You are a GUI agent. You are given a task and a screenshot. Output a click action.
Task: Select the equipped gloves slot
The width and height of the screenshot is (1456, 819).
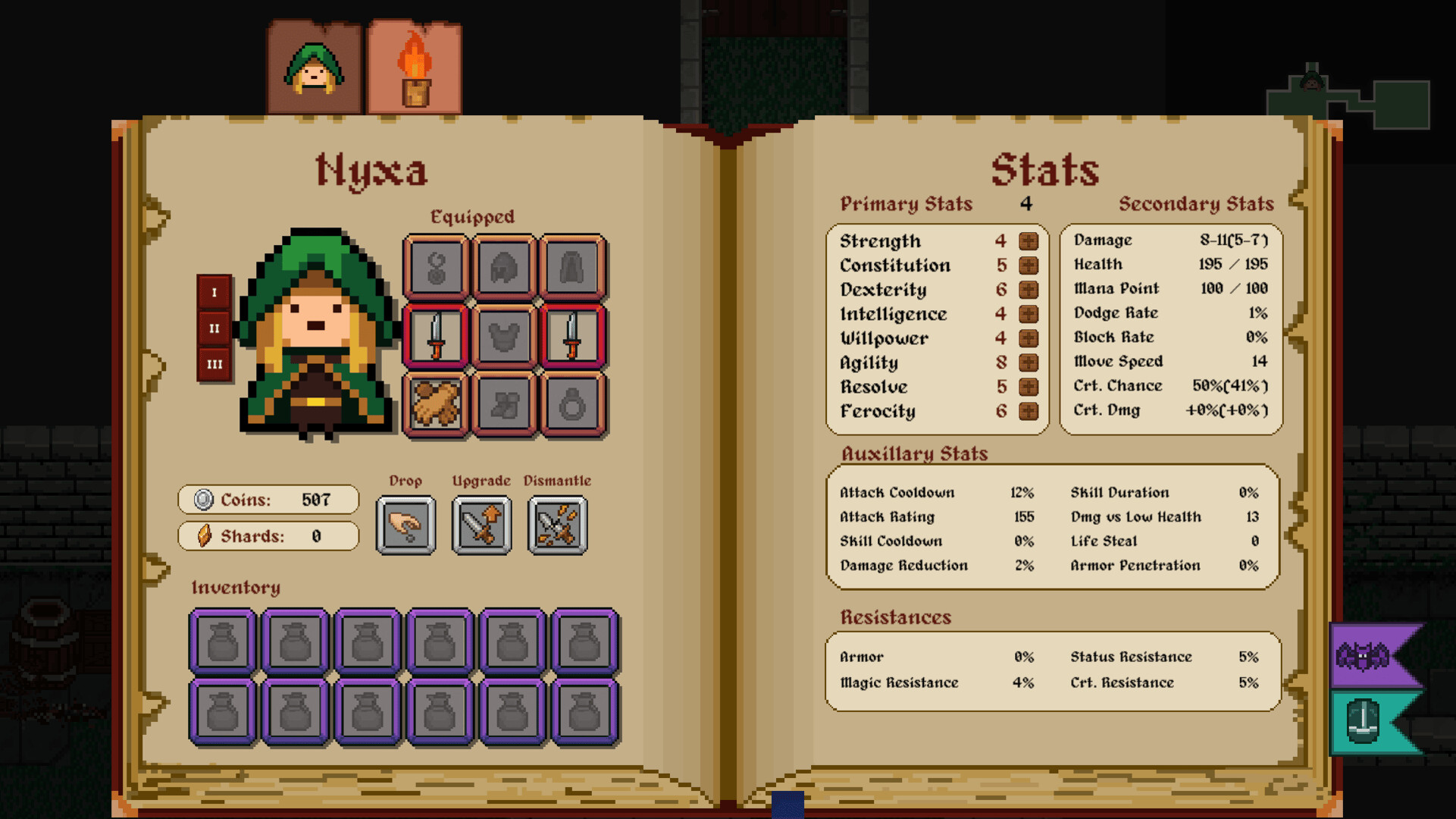click(x=436, y=403)
